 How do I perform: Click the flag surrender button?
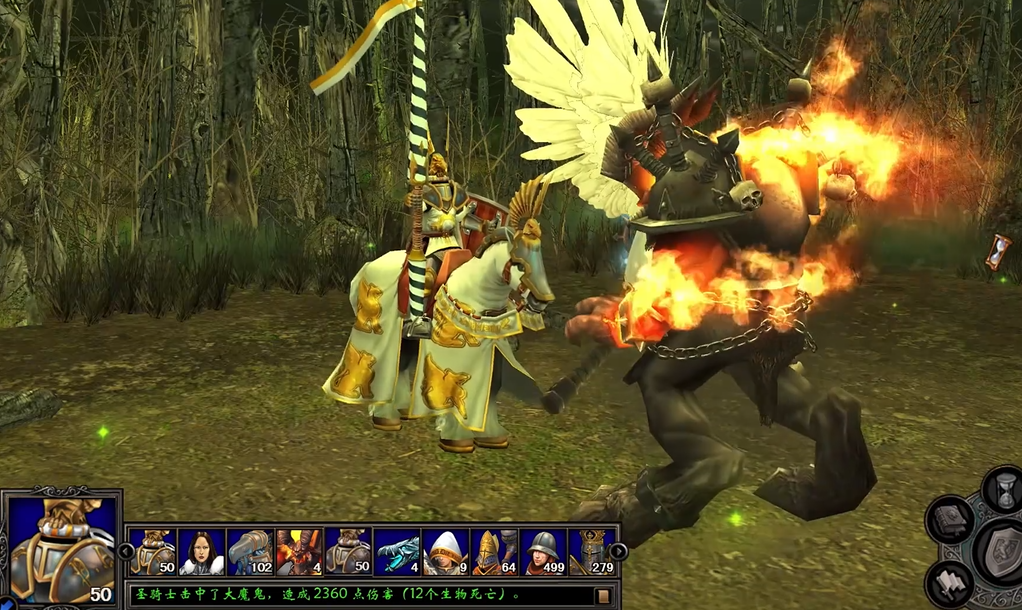[950, 583]
